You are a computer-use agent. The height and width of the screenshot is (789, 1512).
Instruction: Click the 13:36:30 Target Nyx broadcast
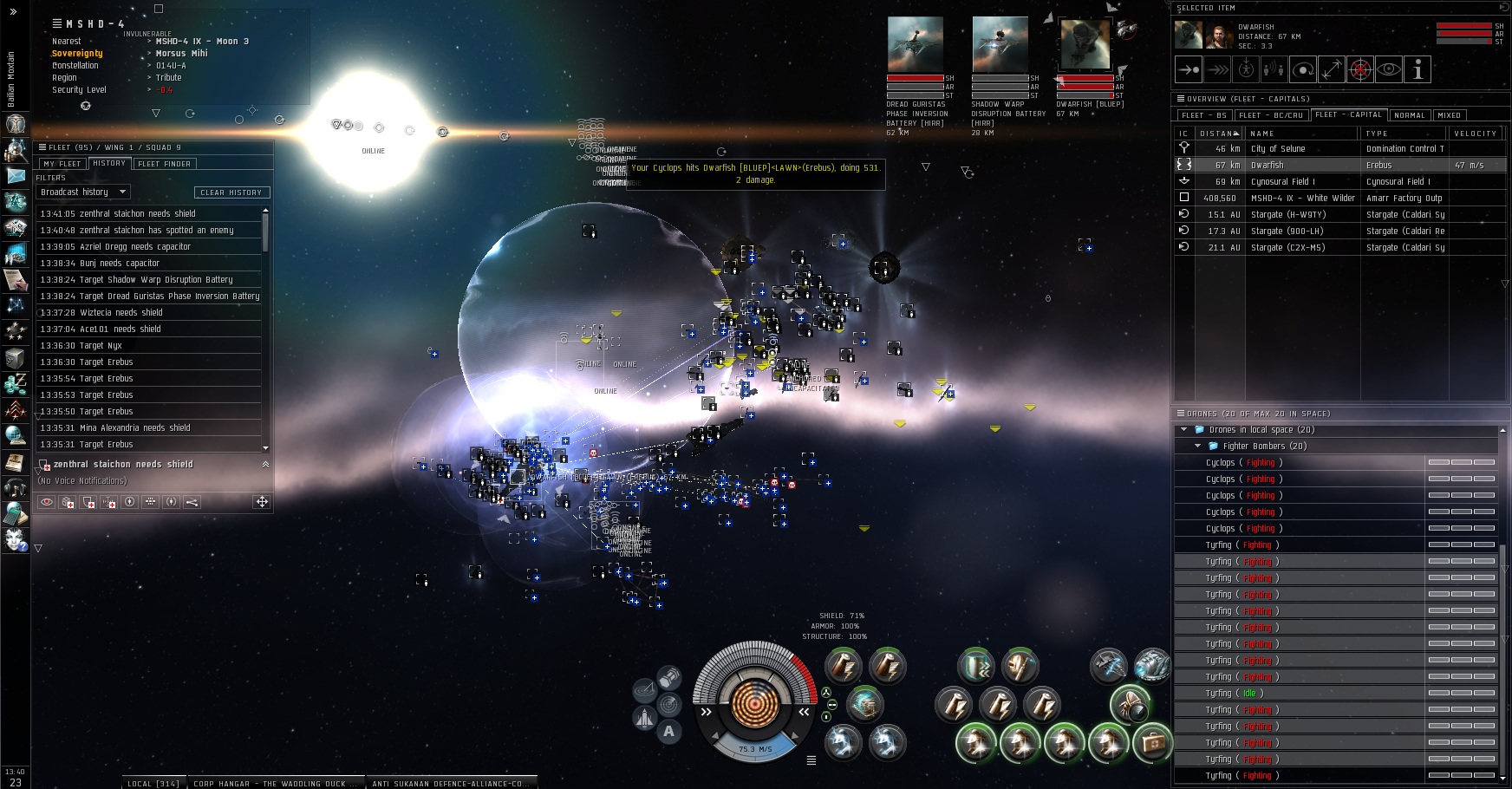coord(81,346)
